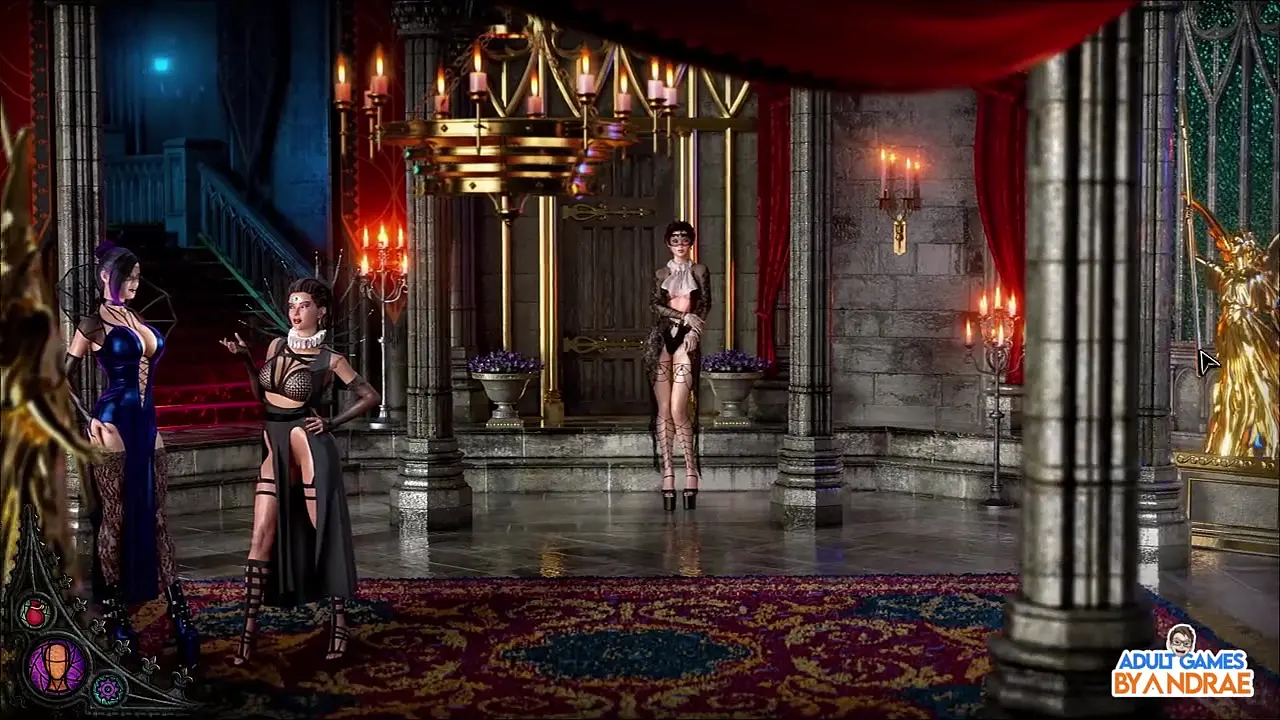This screenshot has height=720, width=1280.
Task: Open the red pouch inventory icon
Action: (x=35, y=612)
